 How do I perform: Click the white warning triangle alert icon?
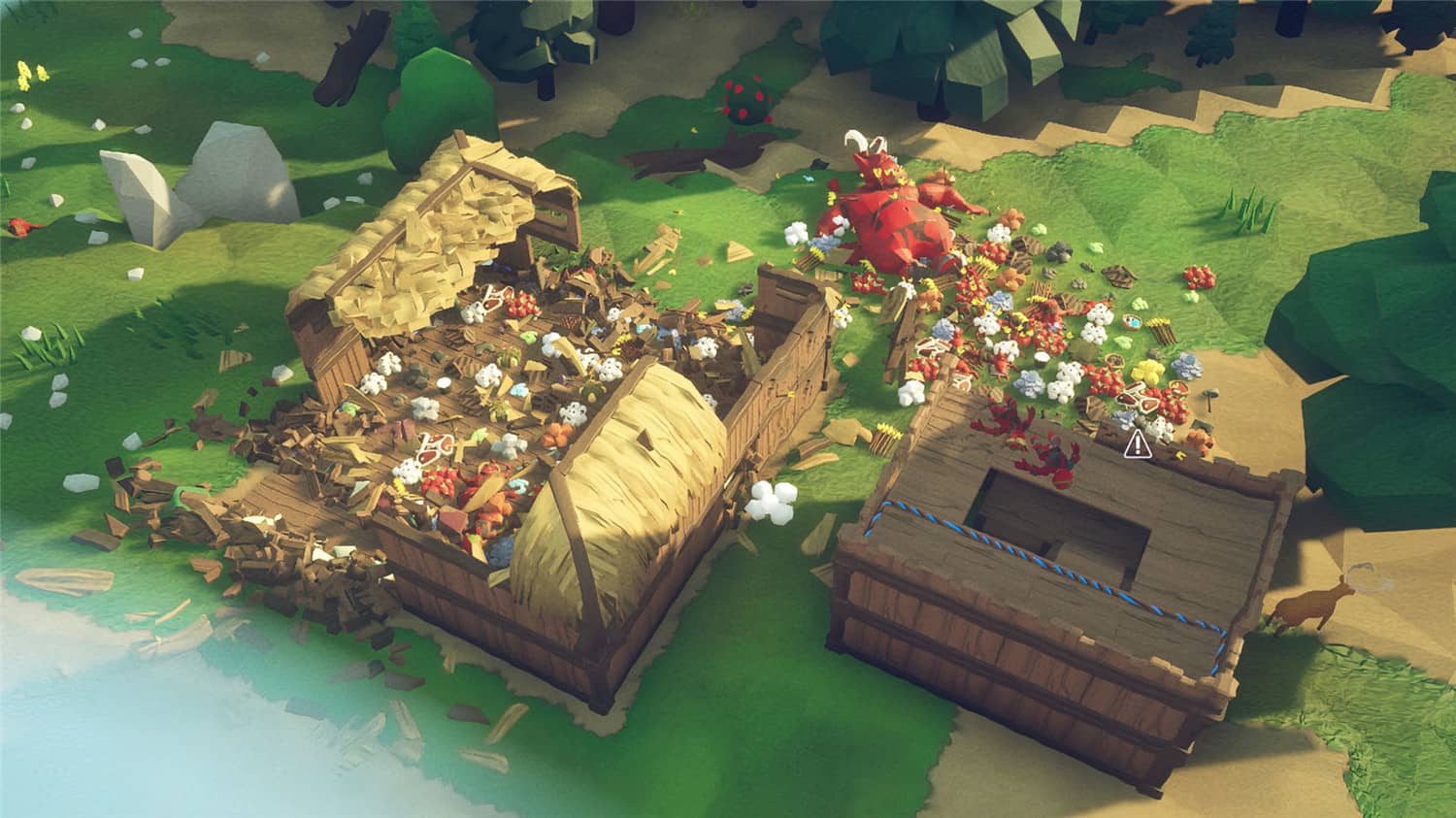tap(1138, 445)
